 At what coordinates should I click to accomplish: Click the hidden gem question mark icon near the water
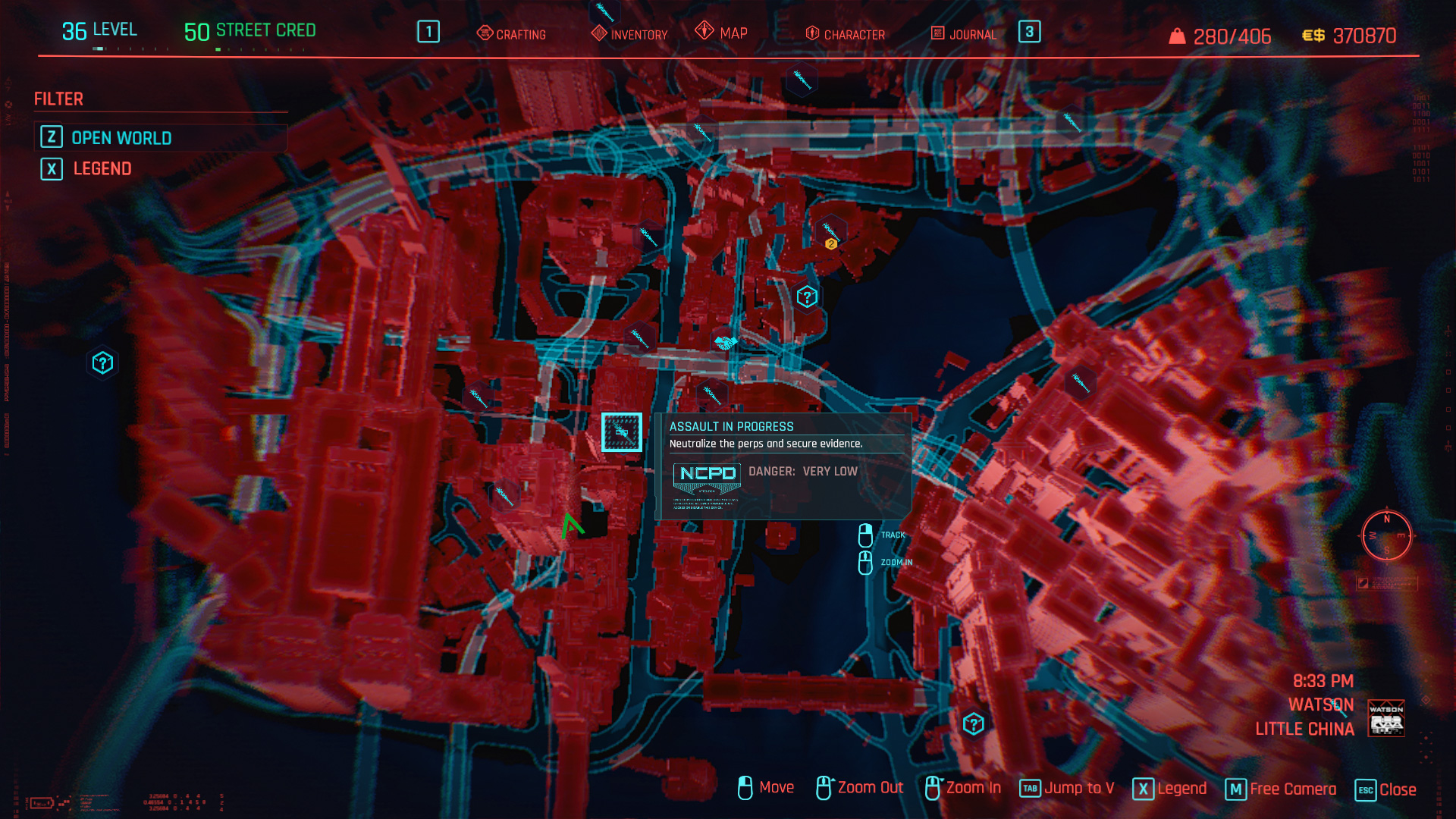(806, 297)
